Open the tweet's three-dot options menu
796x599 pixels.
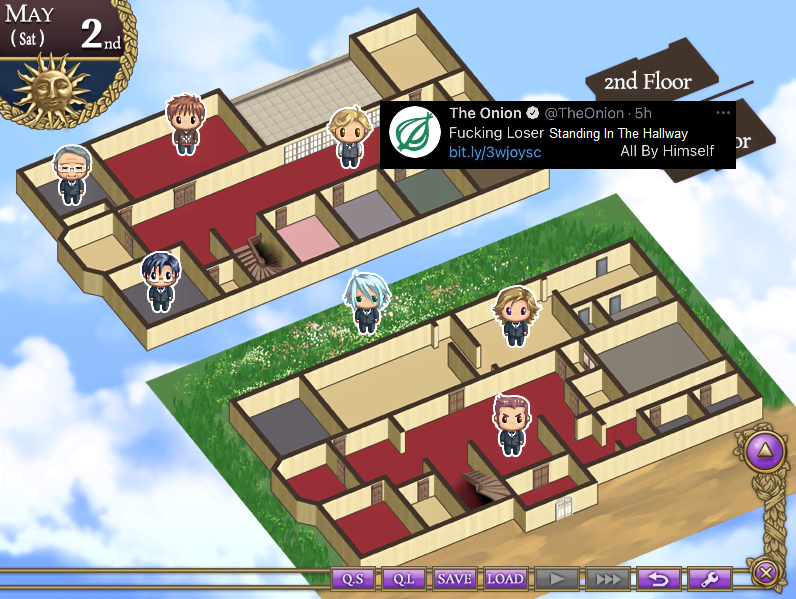723,113
